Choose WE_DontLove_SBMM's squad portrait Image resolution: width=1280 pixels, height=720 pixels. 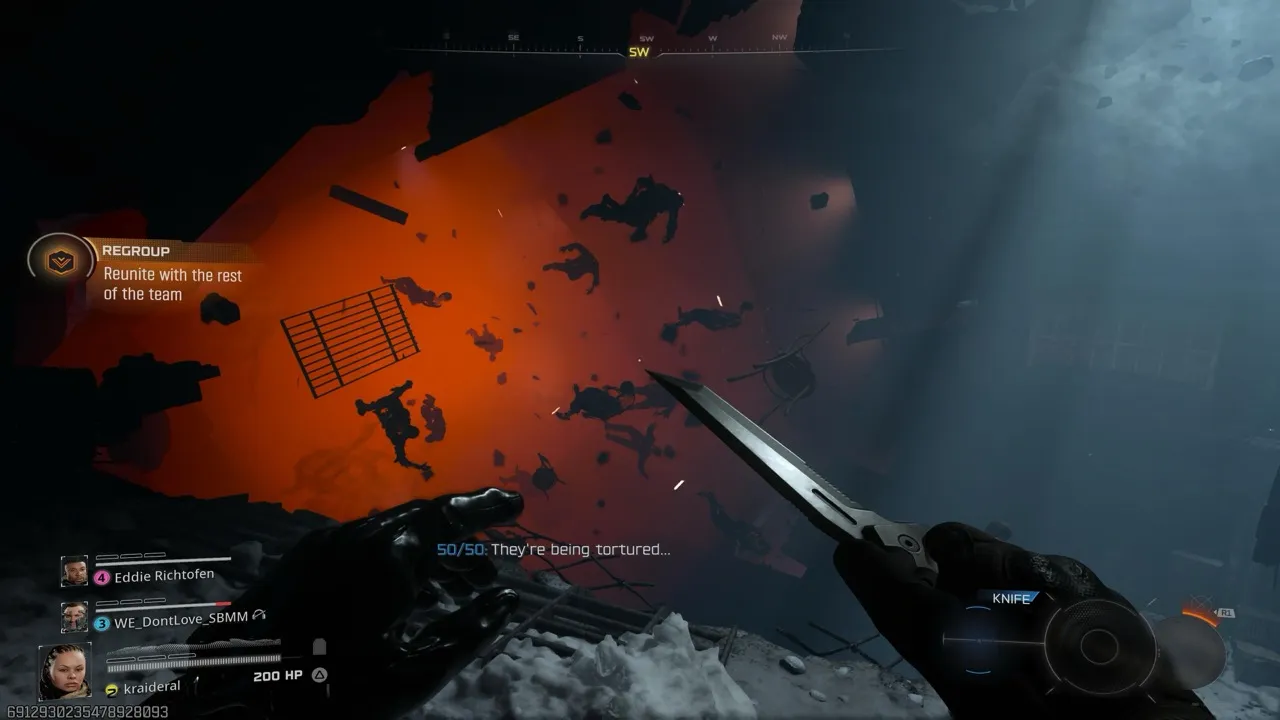coord(74,617)
